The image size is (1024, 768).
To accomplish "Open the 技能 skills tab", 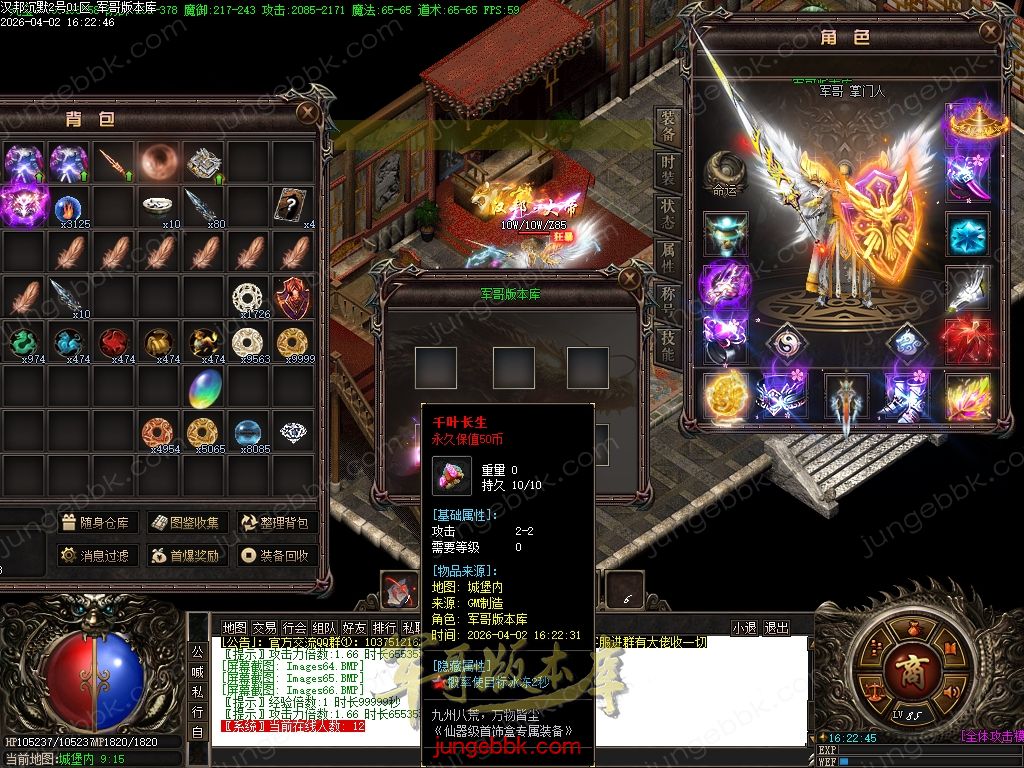I will [668, 345].
